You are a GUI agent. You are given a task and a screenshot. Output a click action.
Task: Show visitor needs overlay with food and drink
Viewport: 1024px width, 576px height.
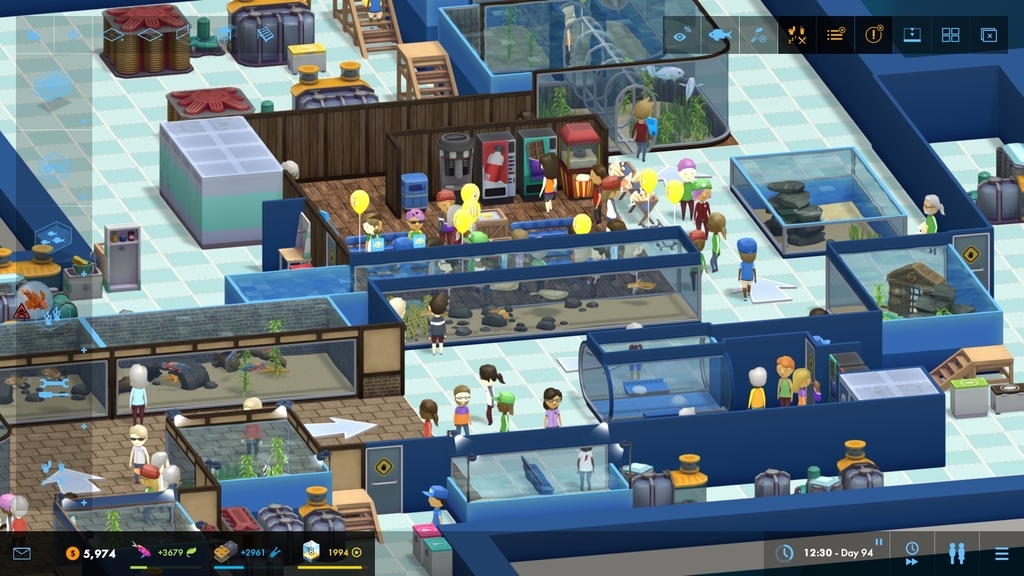(x=797, y=35)
